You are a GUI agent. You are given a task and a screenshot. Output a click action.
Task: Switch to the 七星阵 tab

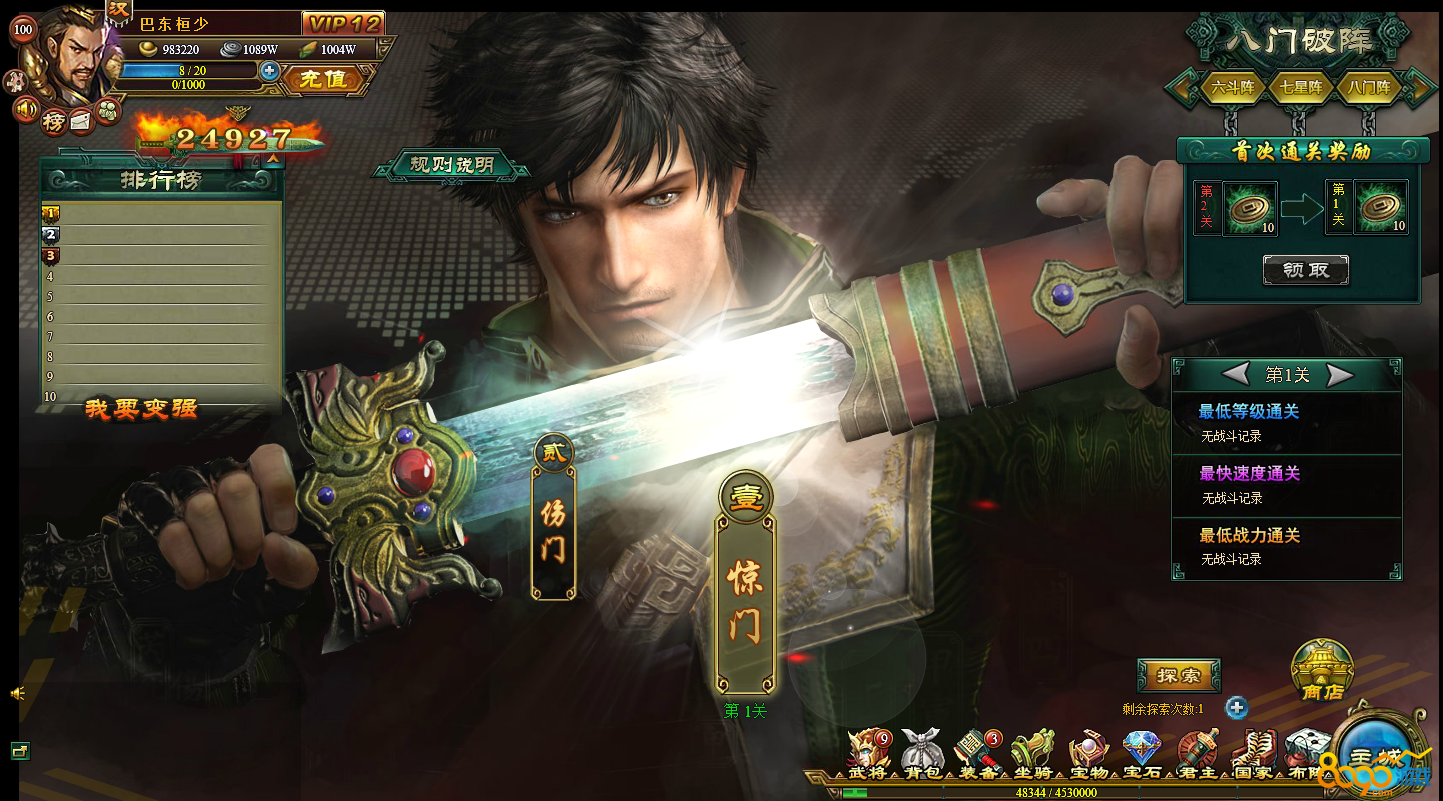(1300, 88)
